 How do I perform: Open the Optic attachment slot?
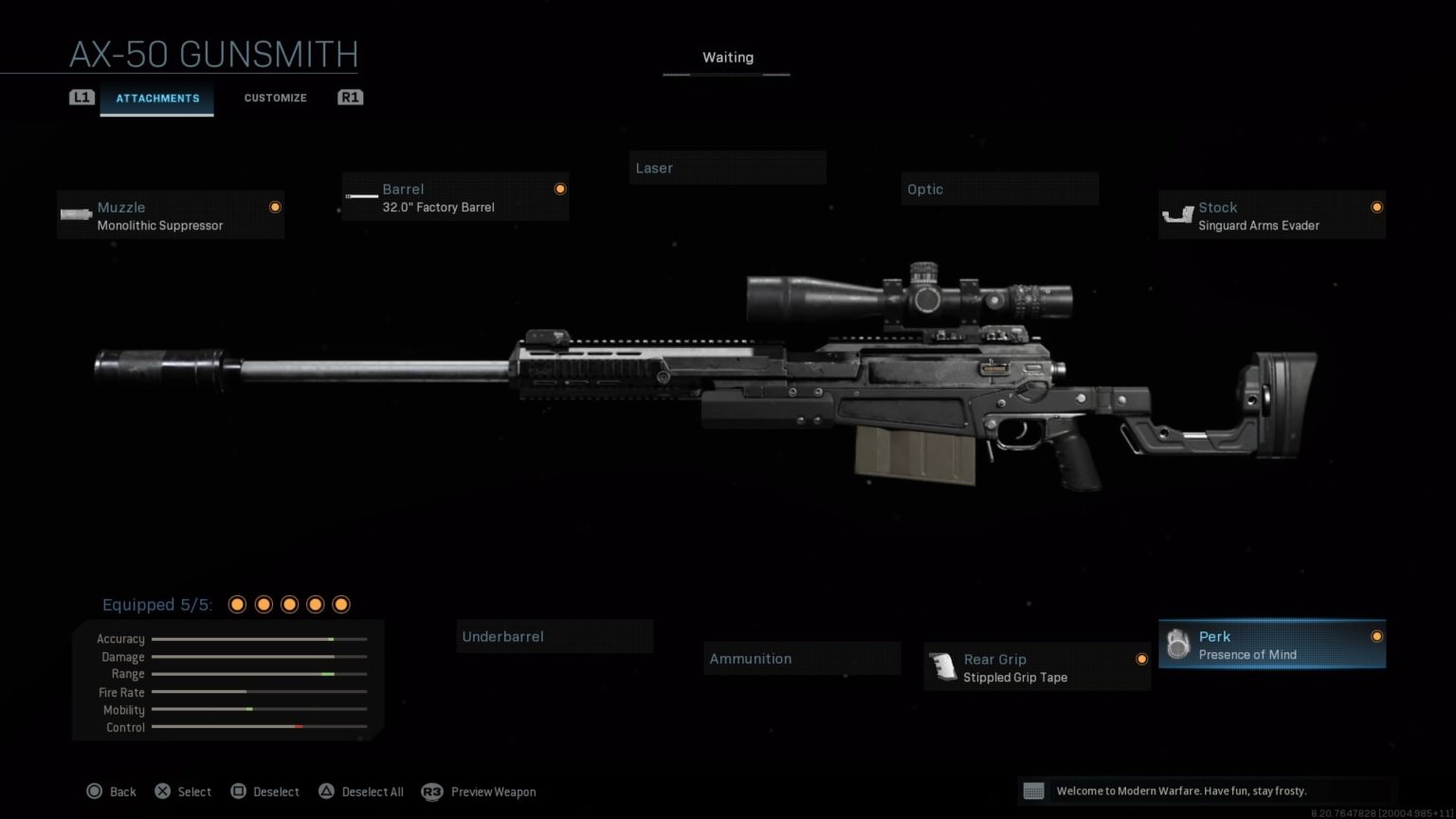tap(998, 189)
